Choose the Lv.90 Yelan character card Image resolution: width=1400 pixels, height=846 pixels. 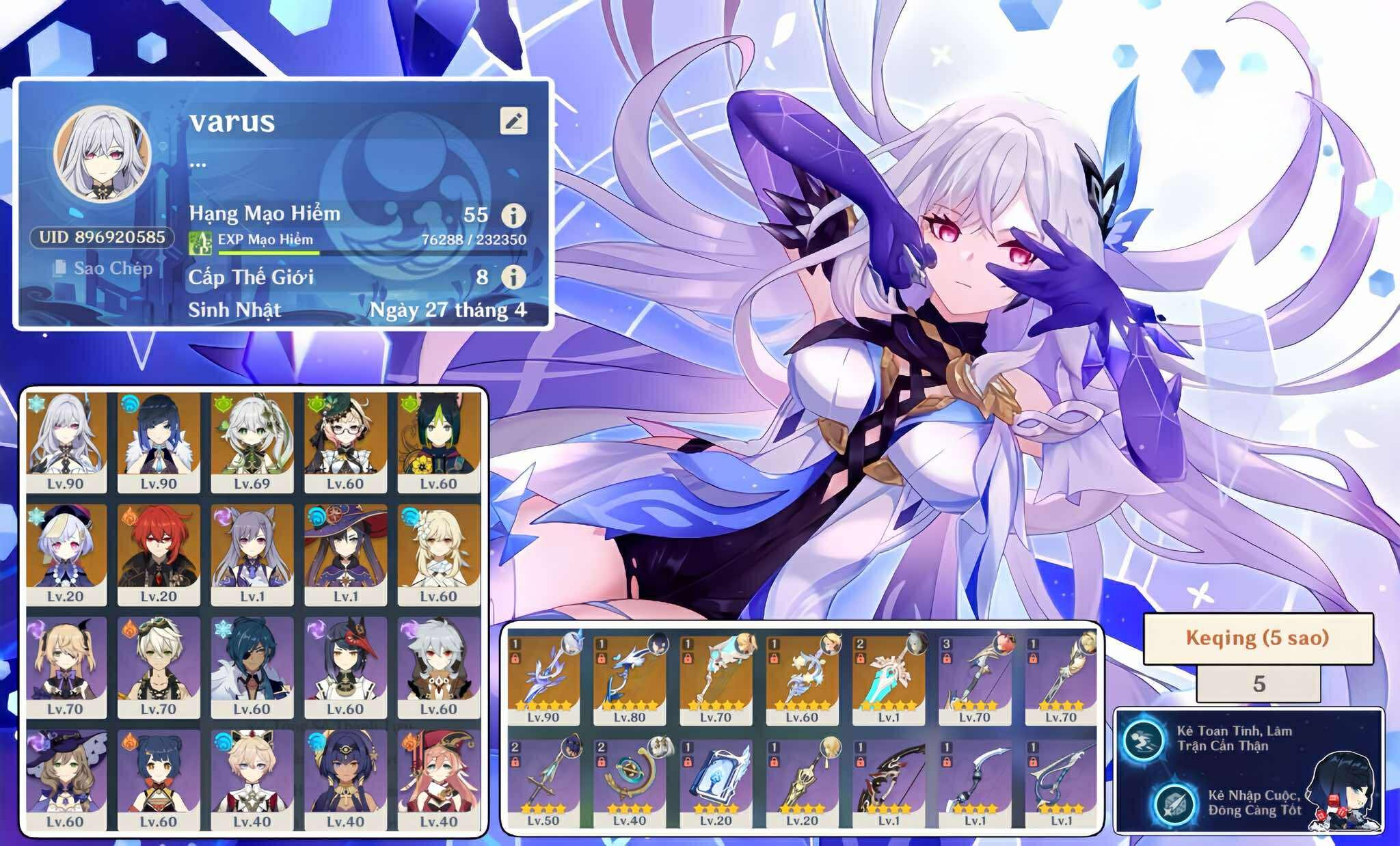point(159,441)
